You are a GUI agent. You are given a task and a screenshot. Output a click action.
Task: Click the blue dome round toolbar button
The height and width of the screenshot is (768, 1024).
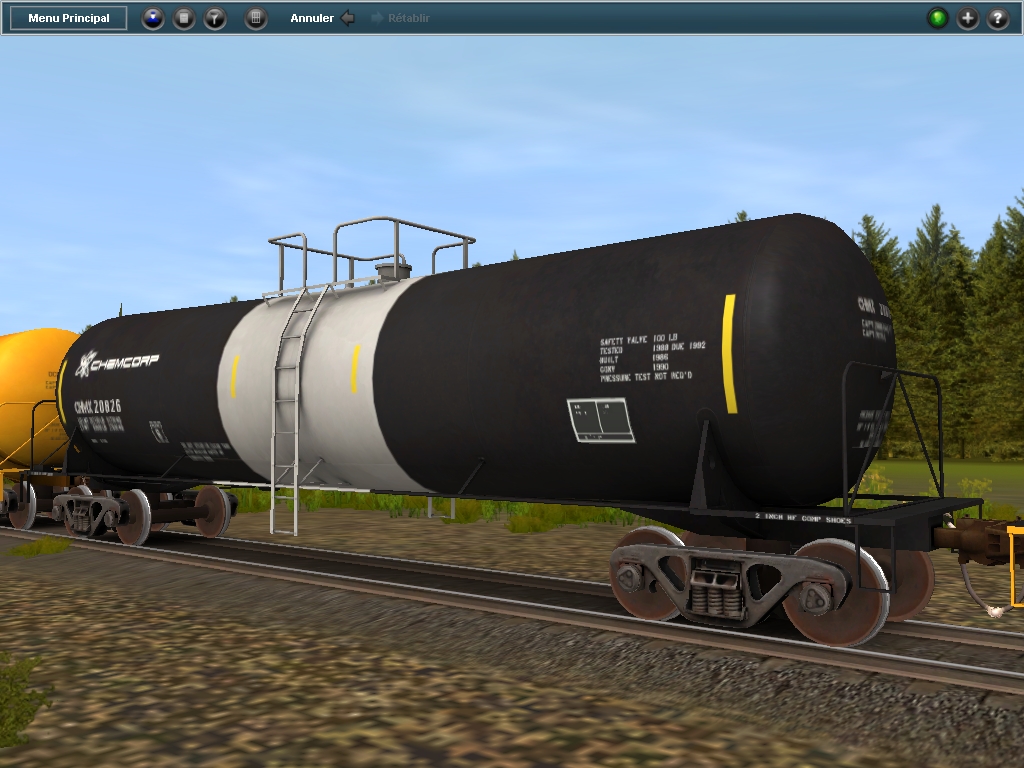click(x=153, y=18)
